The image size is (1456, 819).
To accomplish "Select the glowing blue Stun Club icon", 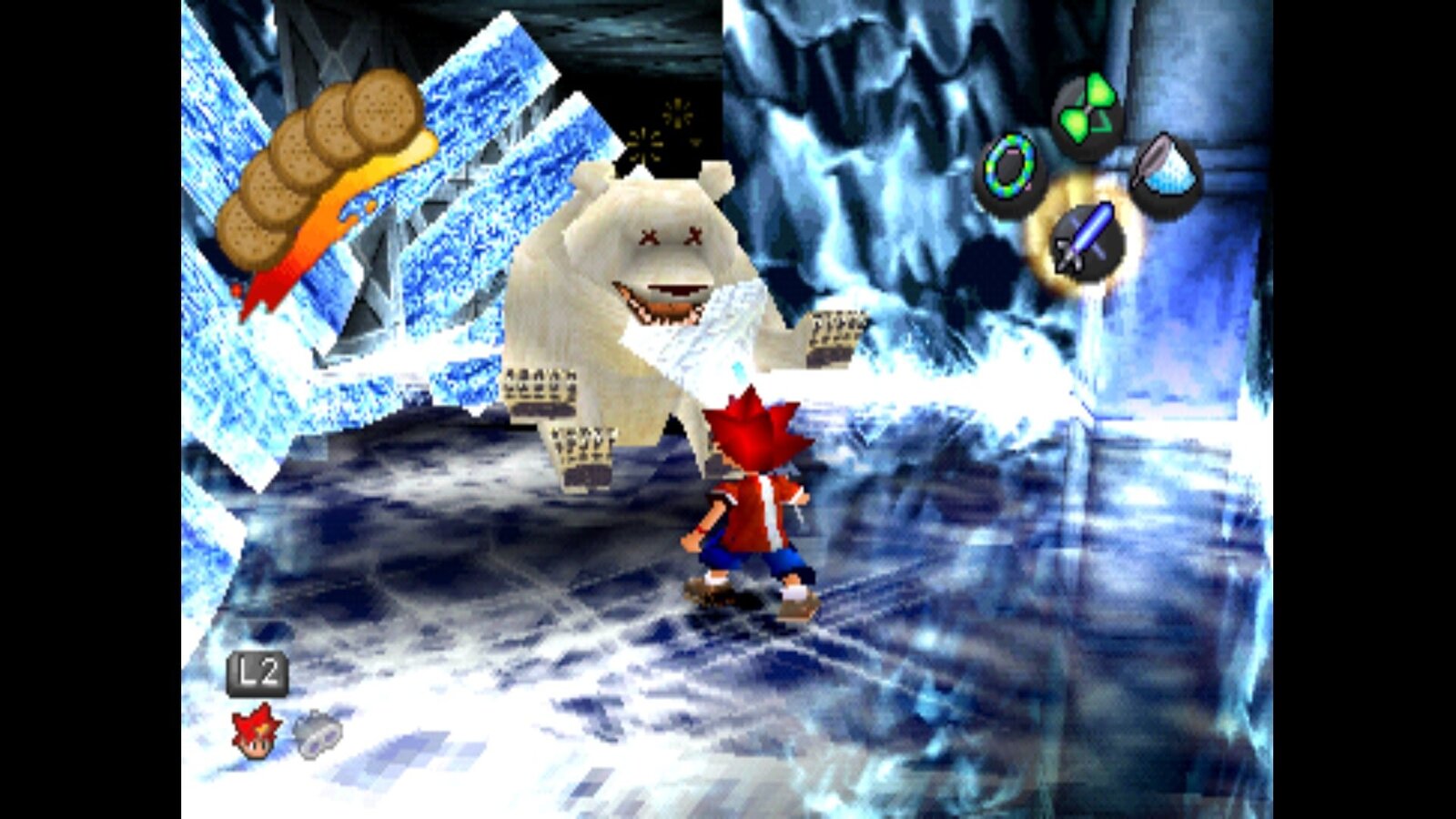I will click(x=1086, y=238).
